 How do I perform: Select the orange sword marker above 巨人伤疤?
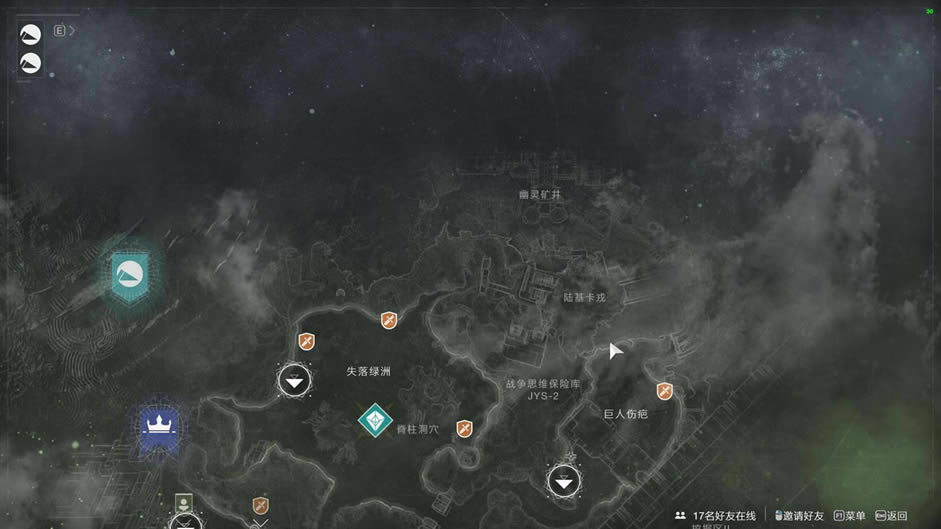(664, 391)
